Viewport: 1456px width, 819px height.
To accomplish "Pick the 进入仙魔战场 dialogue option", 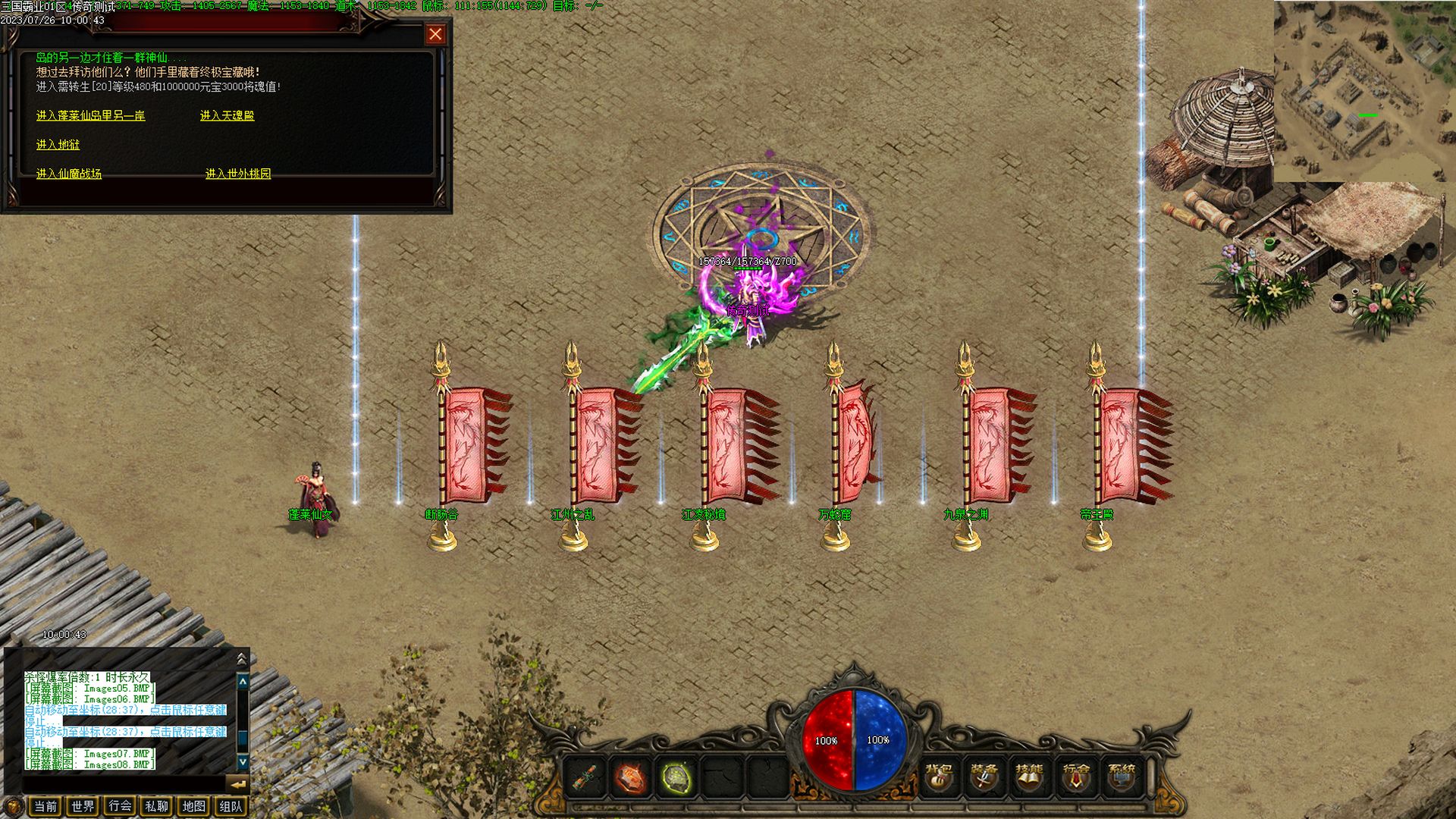I will (68, 174).
